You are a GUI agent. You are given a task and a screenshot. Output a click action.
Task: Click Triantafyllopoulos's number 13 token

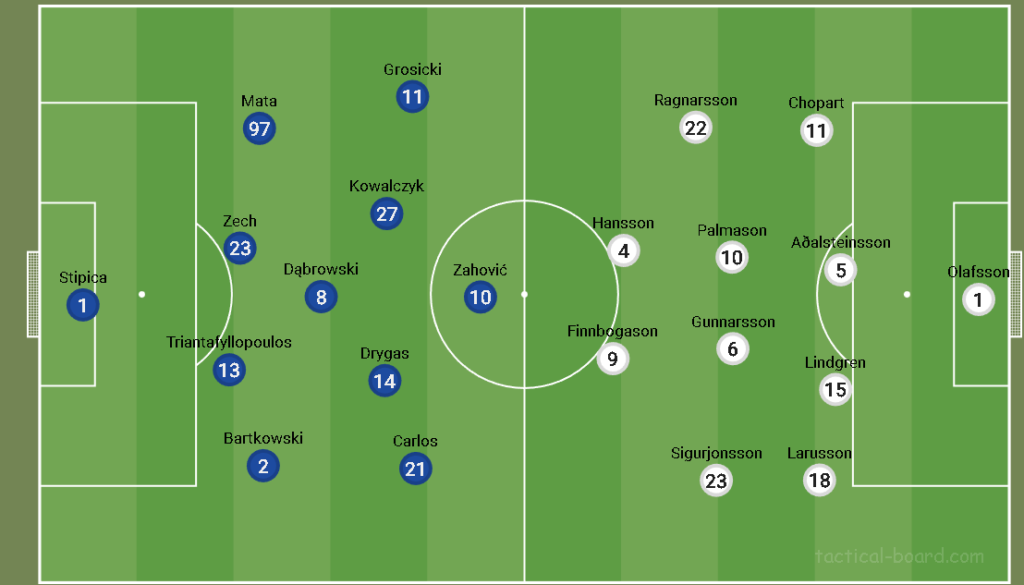(229, 370)
